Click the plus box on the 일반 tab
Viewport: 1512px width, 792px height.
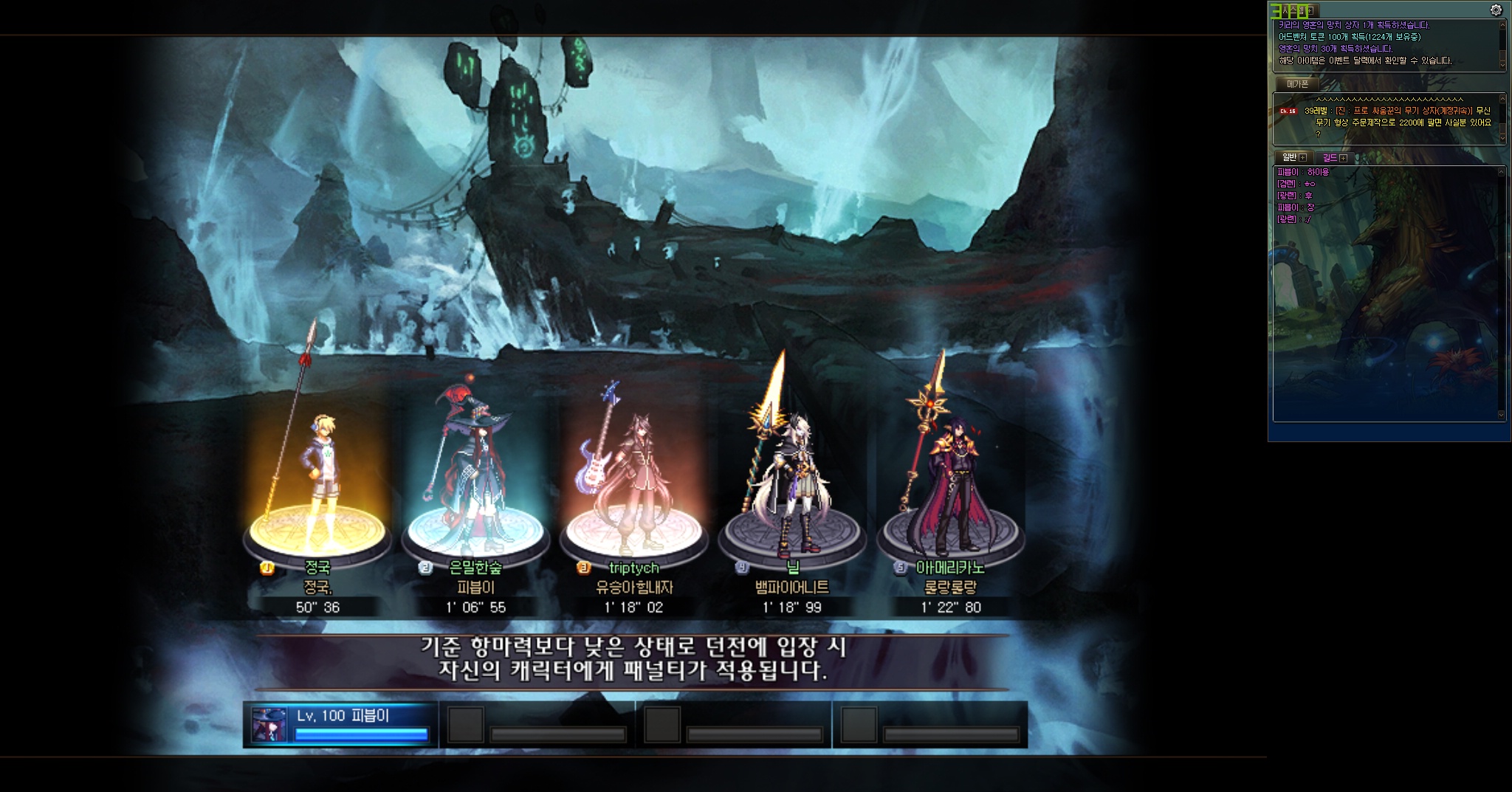(1302, 158)
